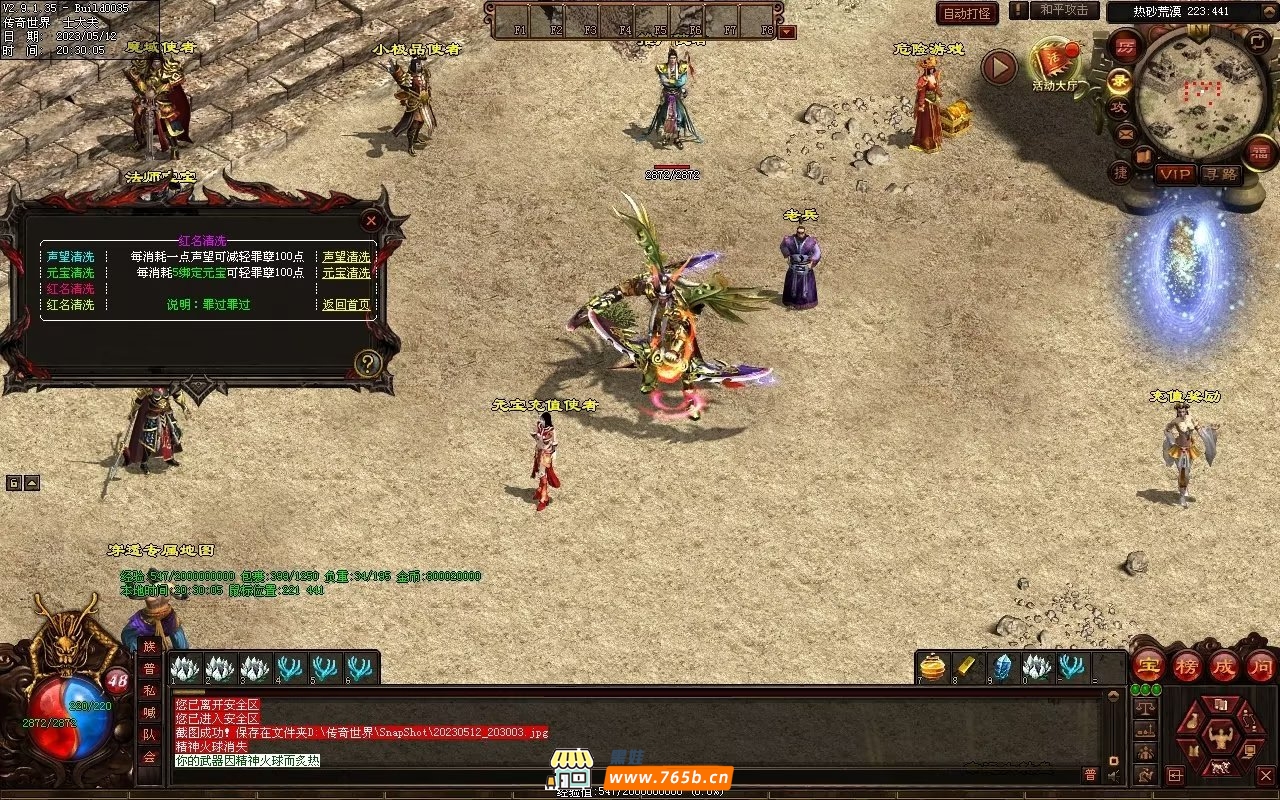1280x800 pixels.
Task: Choose the underlined 声望清洗 link
Action: click(346, 257)
